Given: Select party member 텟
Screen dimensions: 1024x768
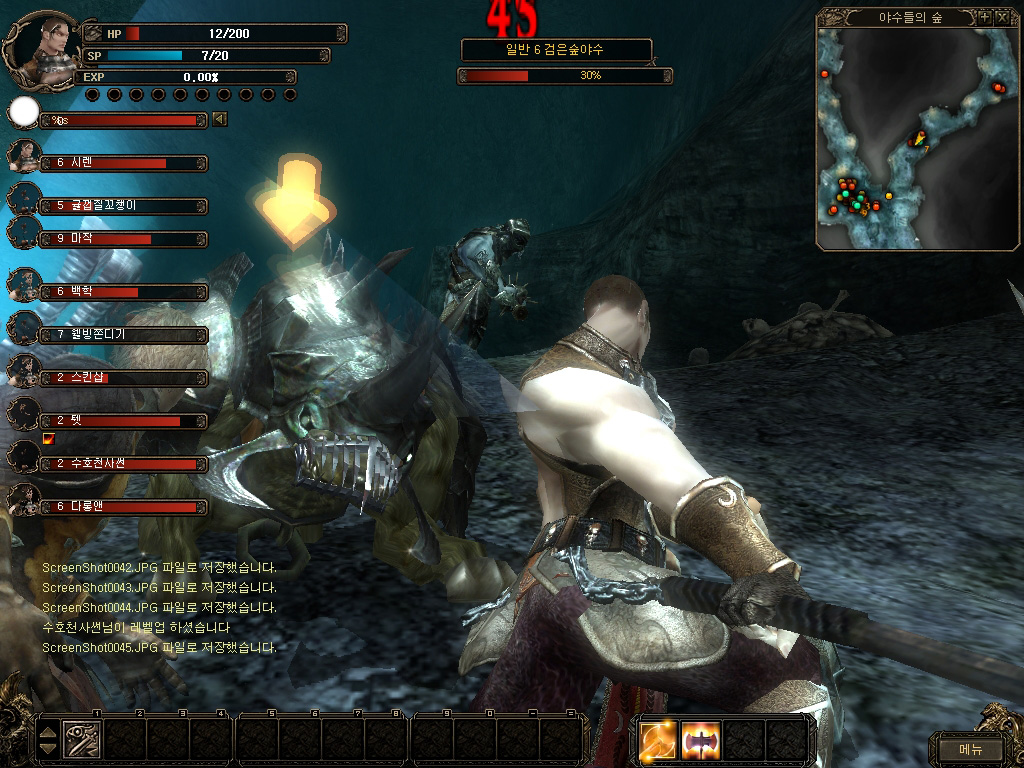Looking at the screenshot, I should pos(120,421).
